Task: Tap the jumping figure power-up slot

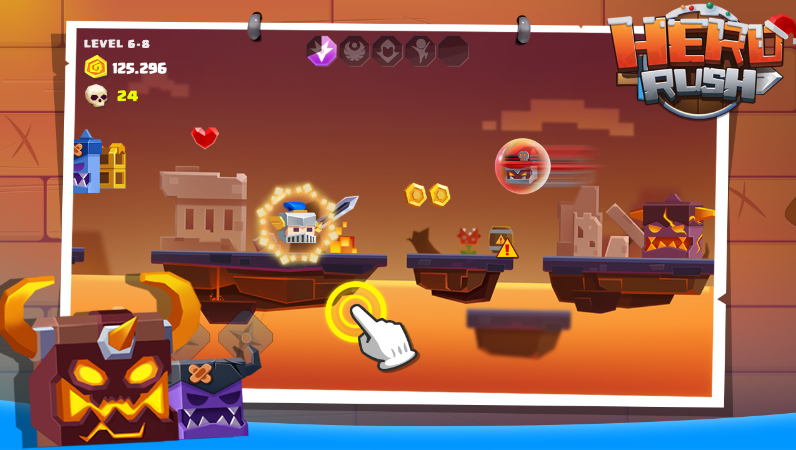Action: tap(420, 50)
